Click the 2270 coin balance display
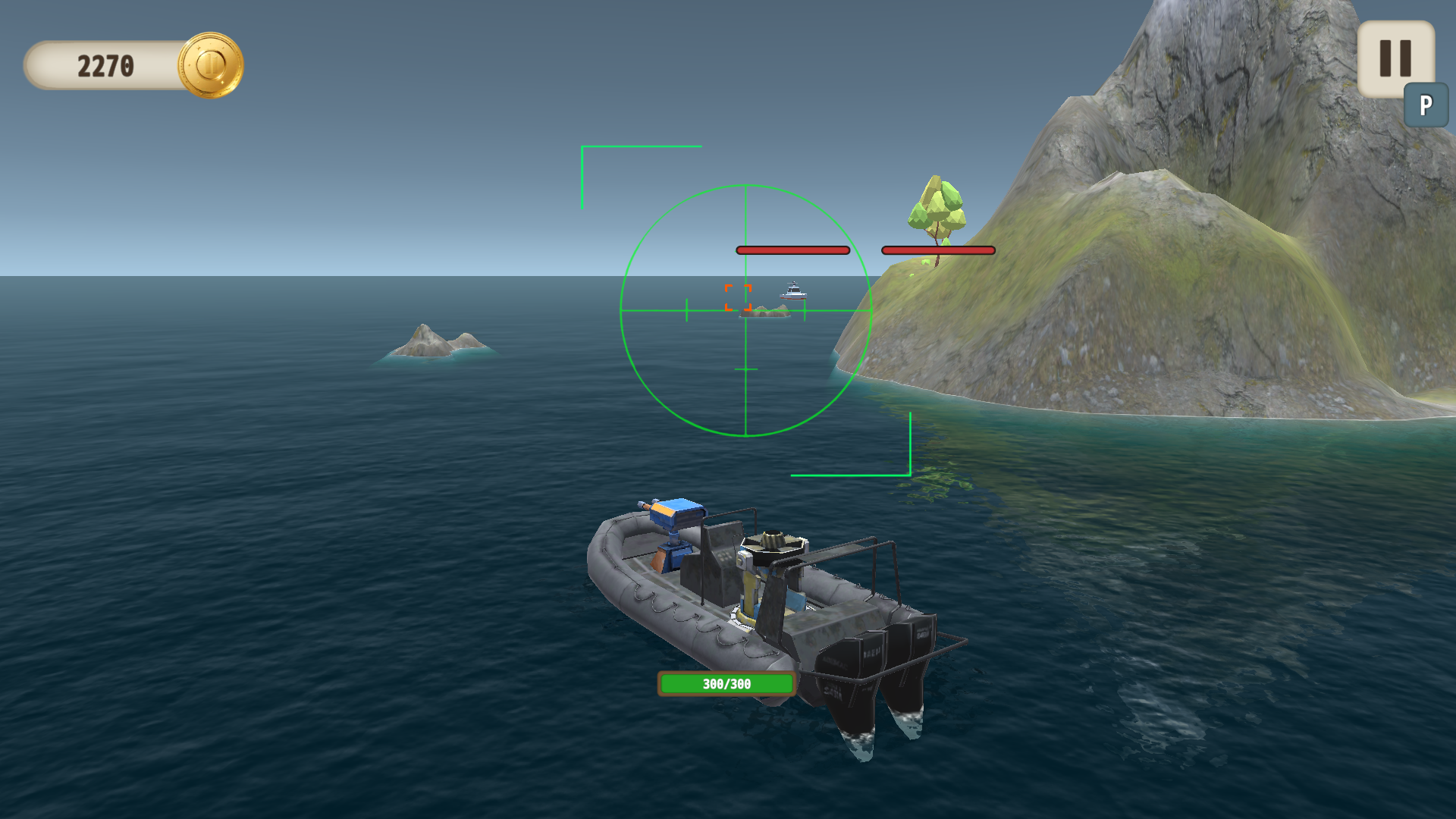Screen dimensions: 1456x819 pos(106,65)
